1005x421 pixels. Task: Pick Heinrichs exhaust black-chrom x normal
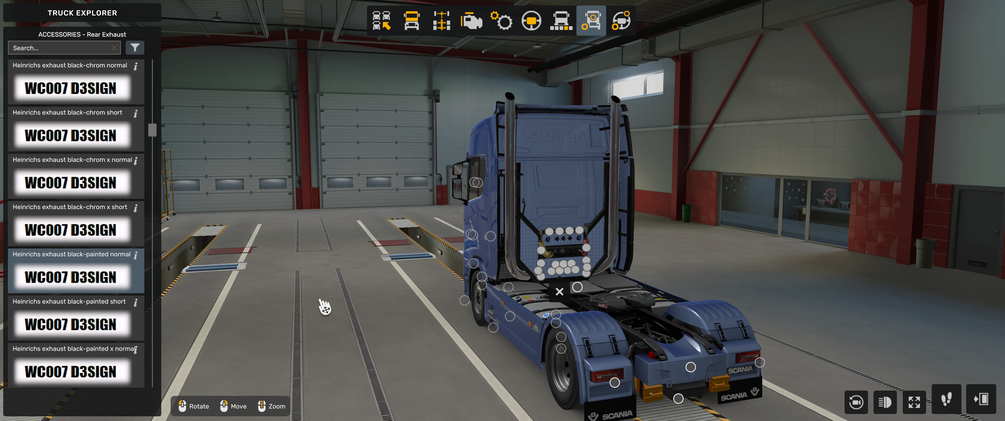coord(70,182)
